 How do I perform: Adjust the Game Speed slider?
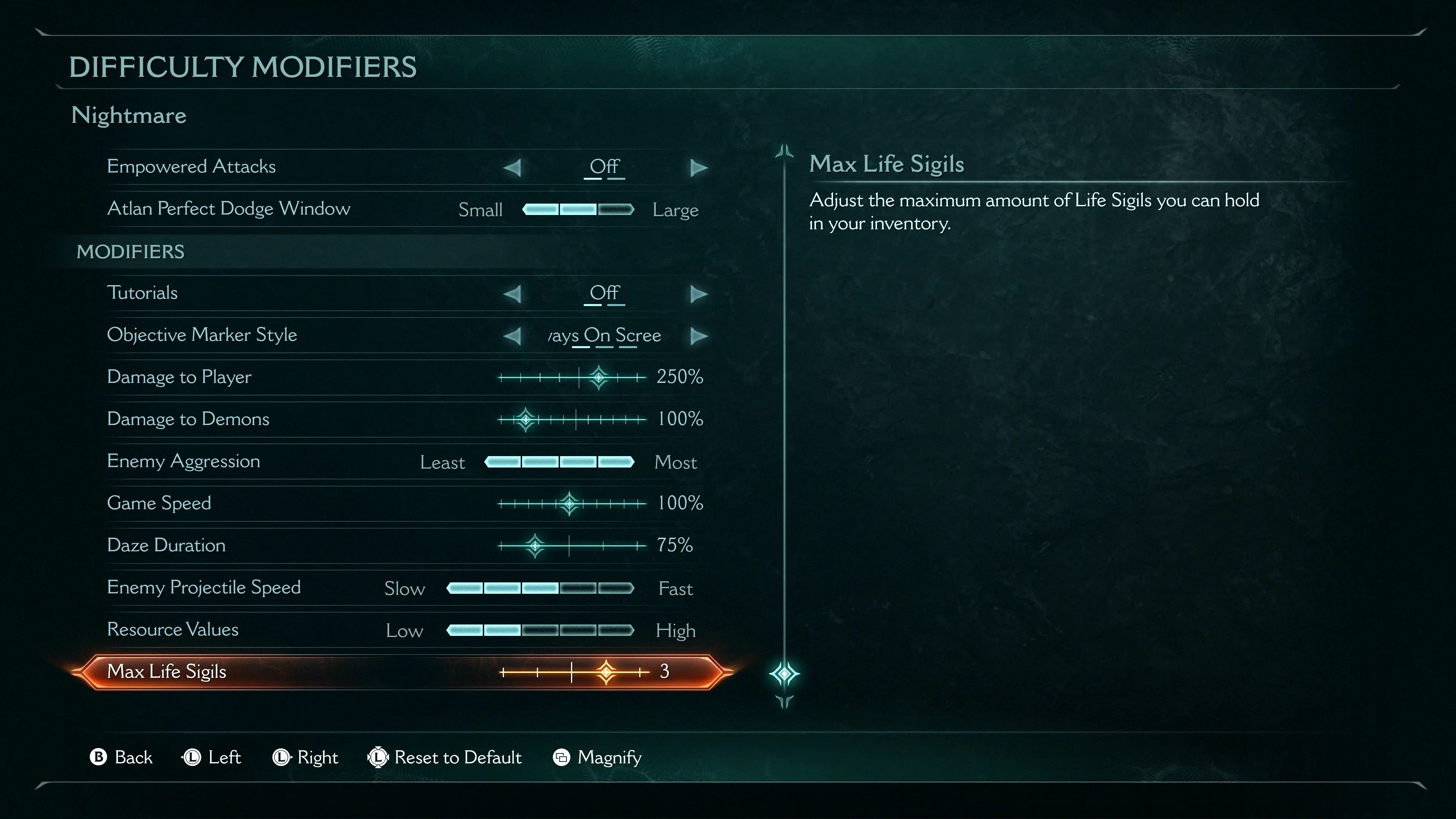[x=569, y=503]
